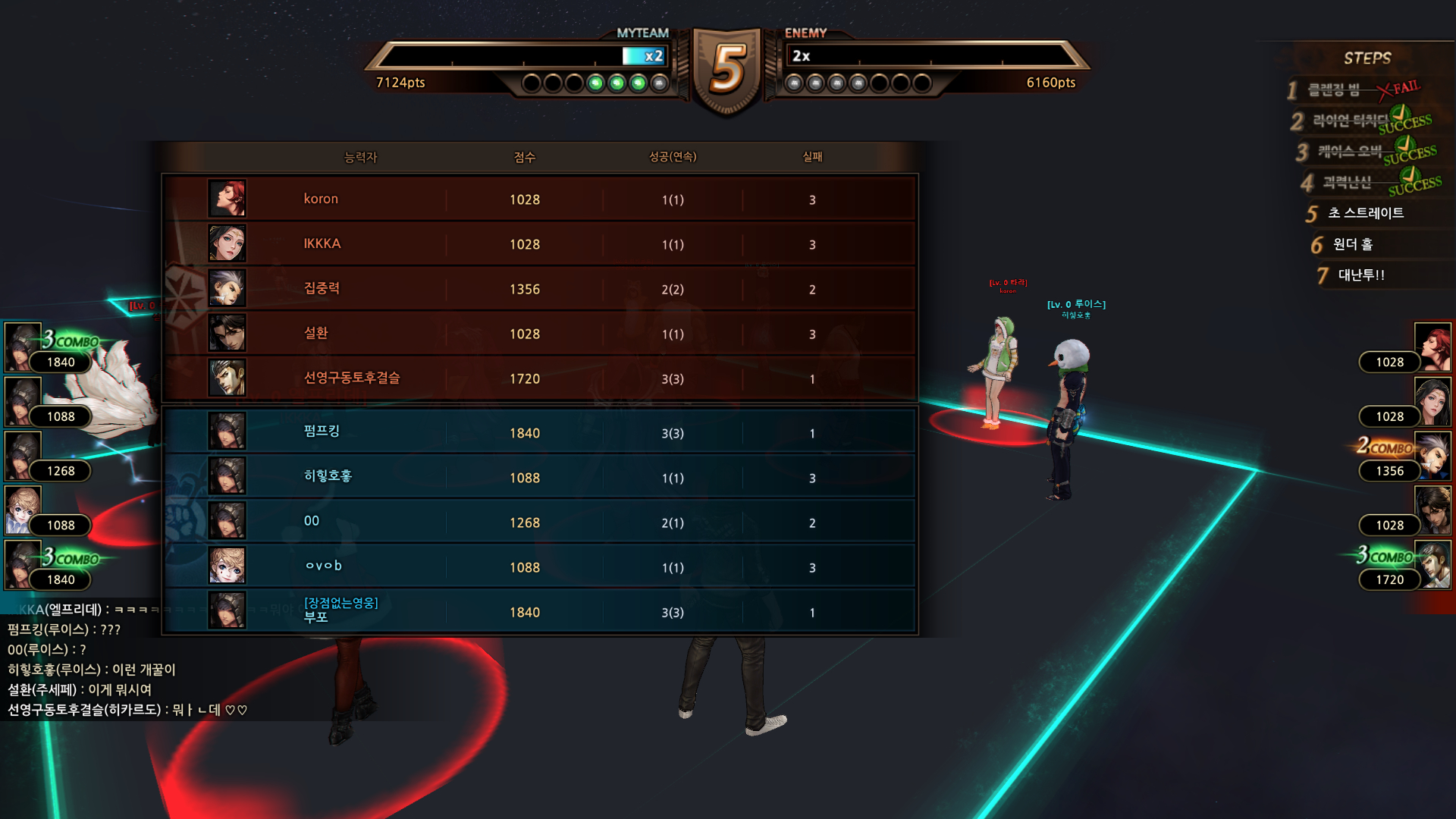Select the 설환 player row

coord(538,333)
